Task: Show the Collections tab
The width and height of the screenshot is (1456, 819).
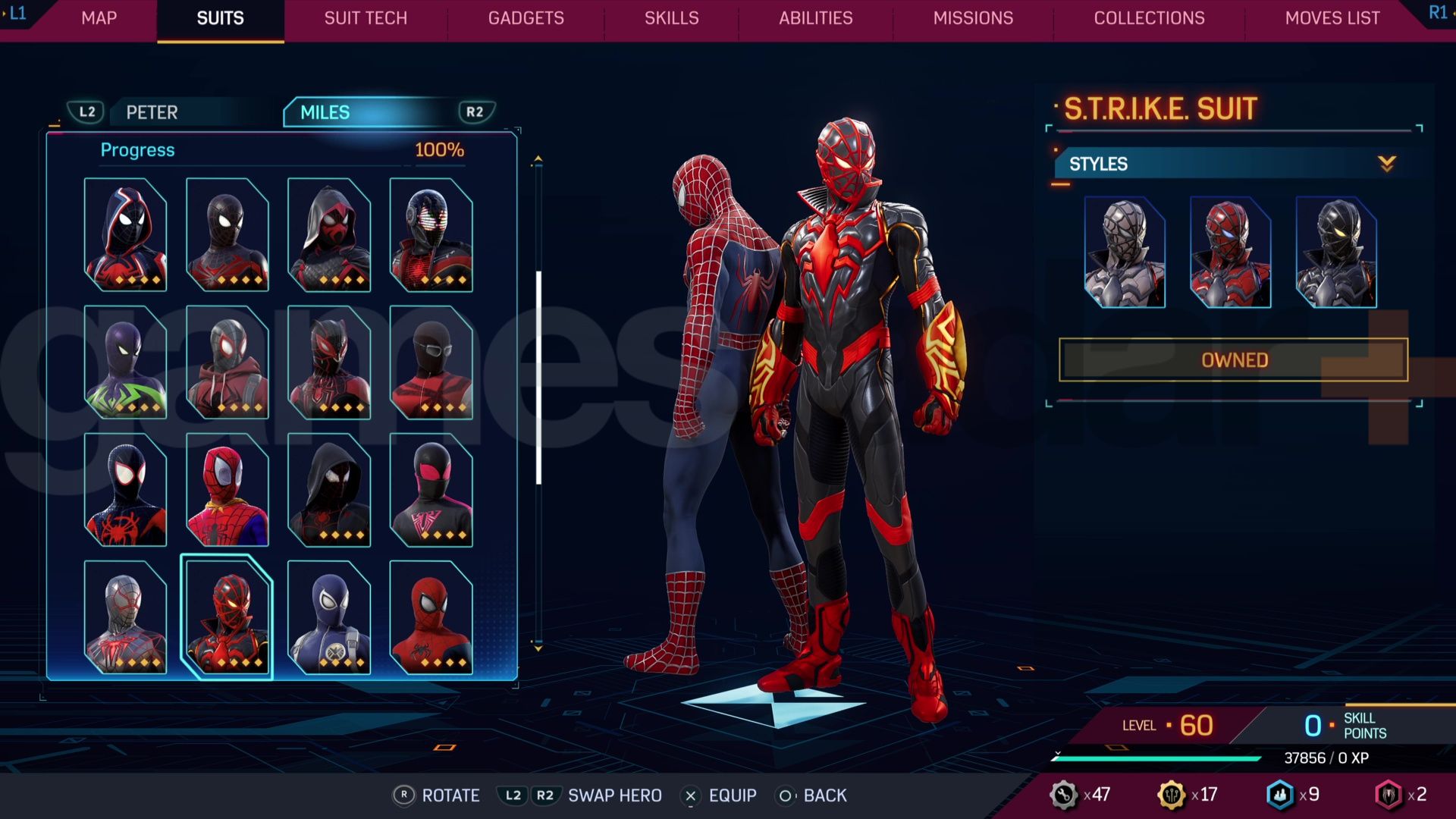Action: 1149,18
